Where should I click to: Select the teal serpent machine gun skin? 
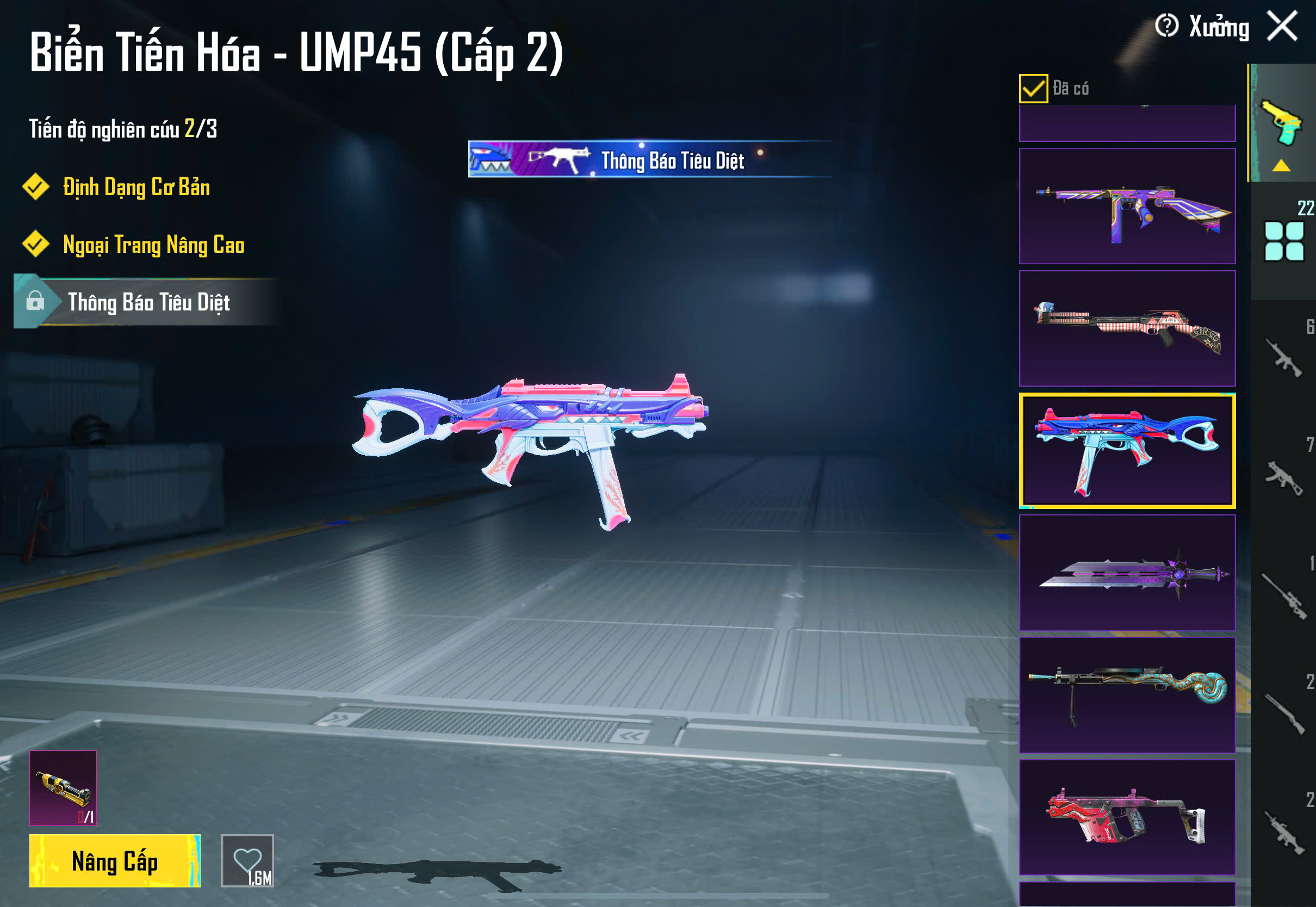pyautogui.click(x=1127, y=695)
